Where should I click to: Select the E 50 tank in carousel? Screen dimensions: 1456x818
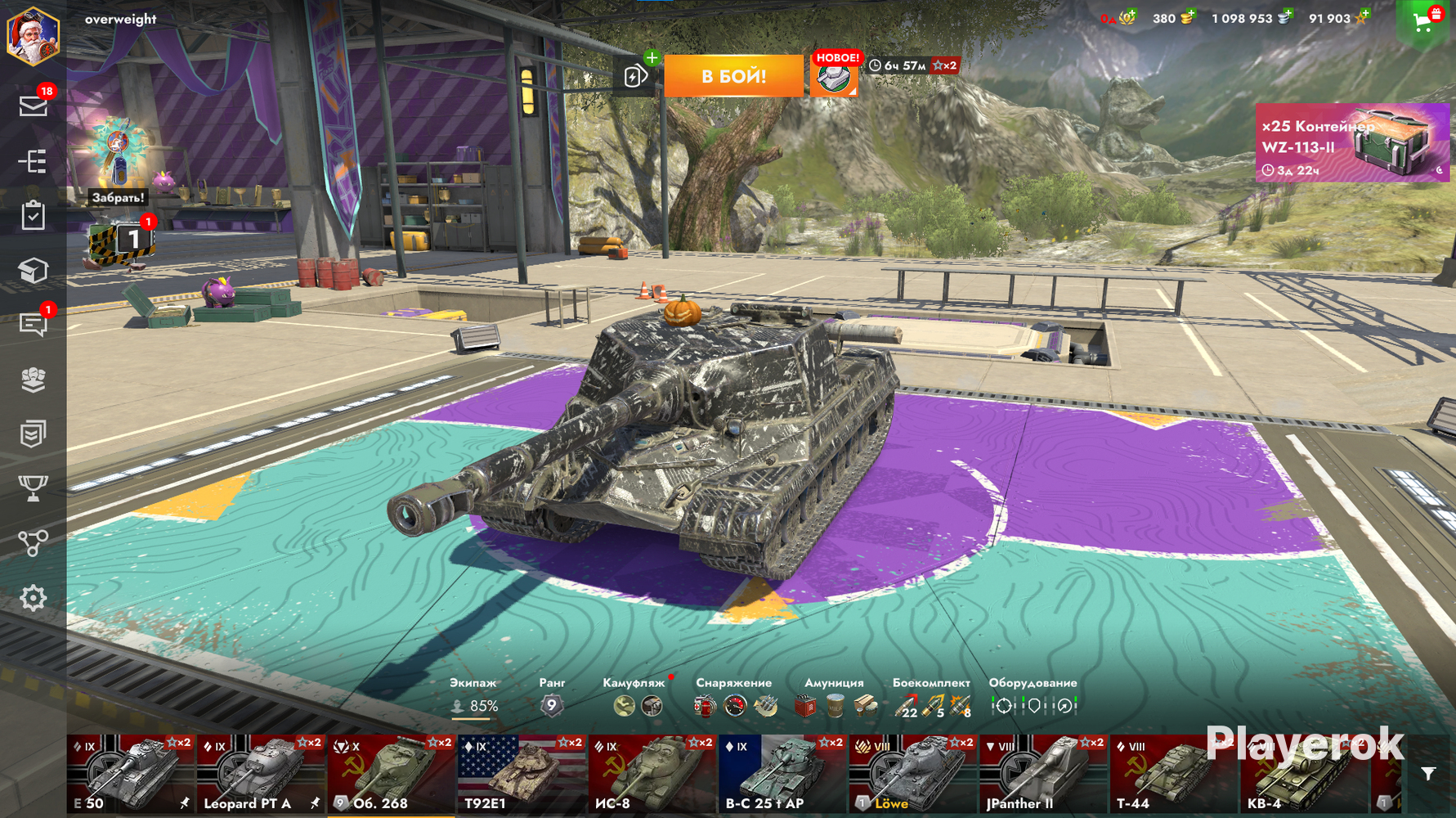tap(131, 774)
